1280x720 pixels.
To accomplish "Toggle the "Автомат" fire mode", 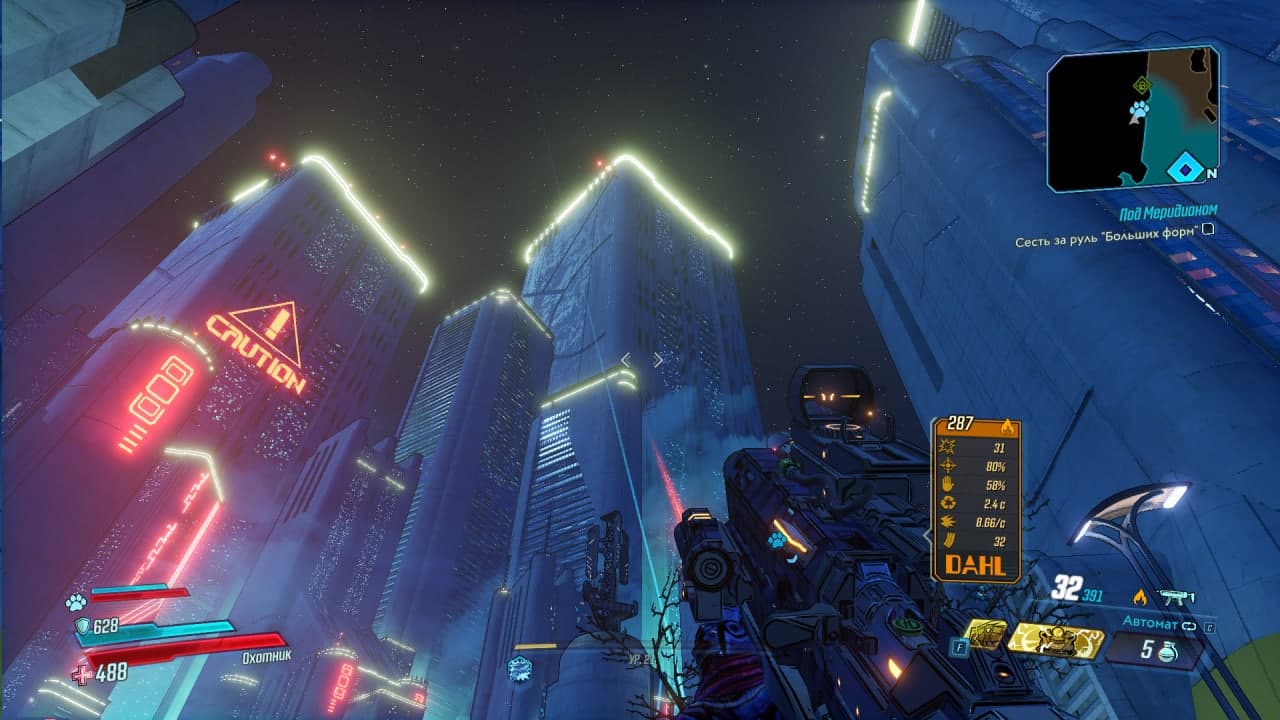I will (x=1152, y=623).
